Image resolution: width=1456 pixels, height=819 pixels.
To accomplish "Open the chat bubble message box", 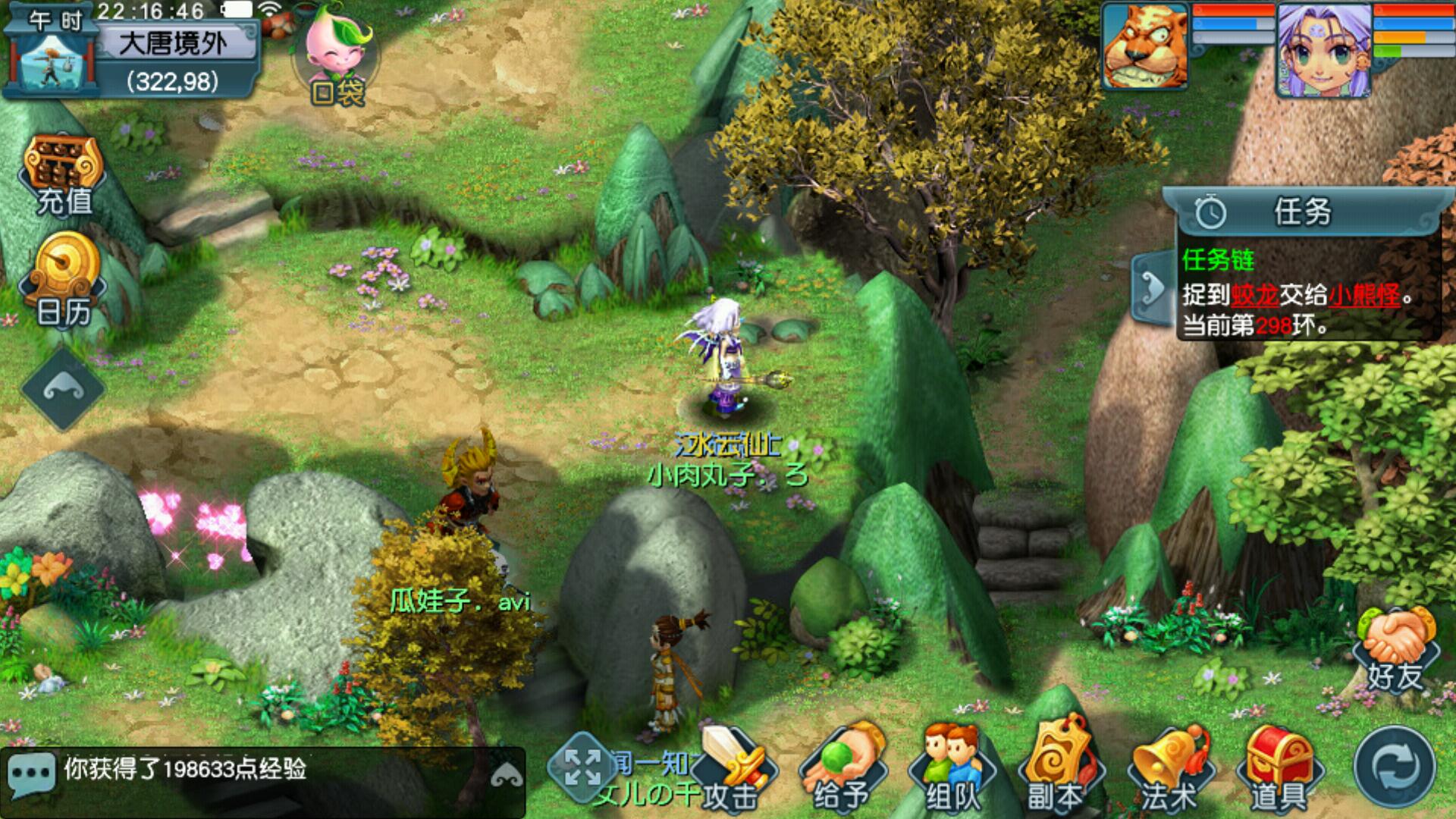I will pos(32,772).
